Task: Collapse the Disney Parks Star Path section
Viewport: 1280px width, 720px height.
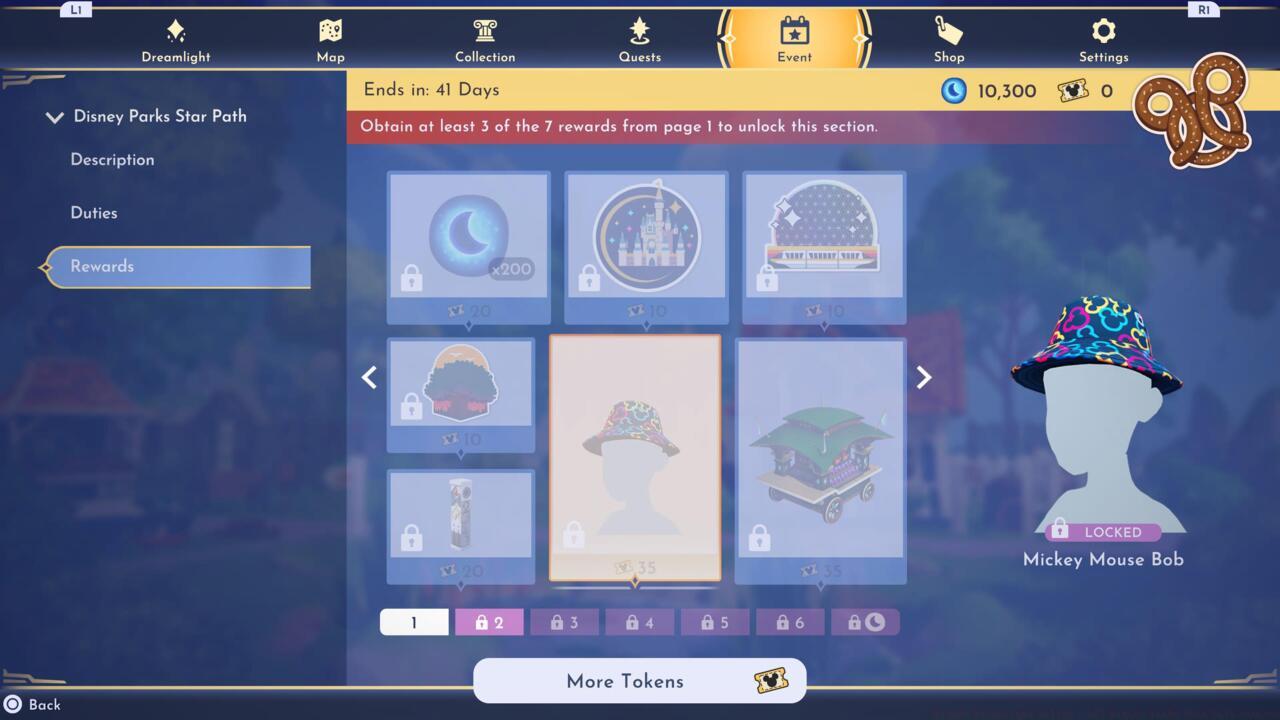Action: (55, 116)
